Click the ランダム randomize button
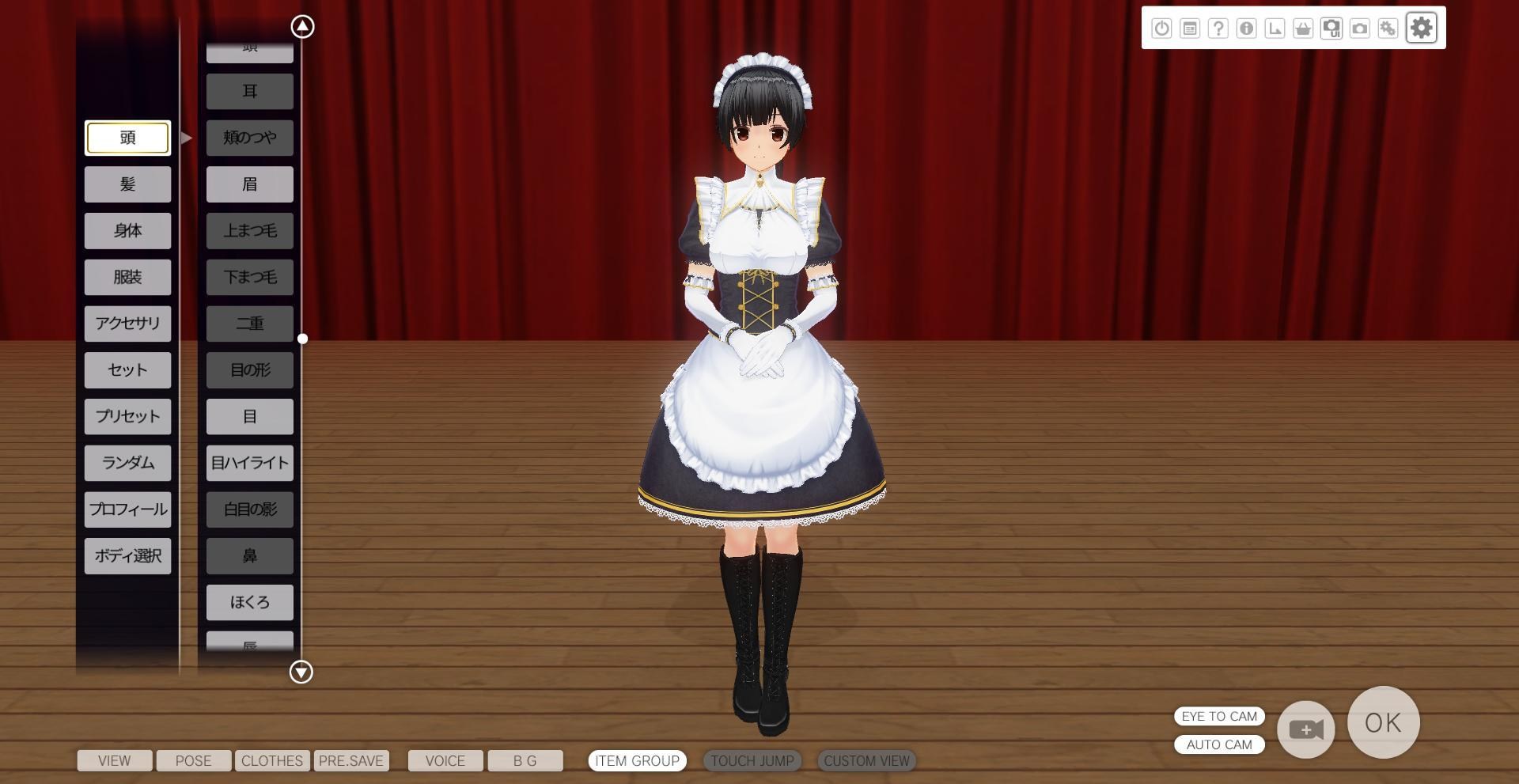Screen dimensions: 1519x784 (x=127, y=463)
